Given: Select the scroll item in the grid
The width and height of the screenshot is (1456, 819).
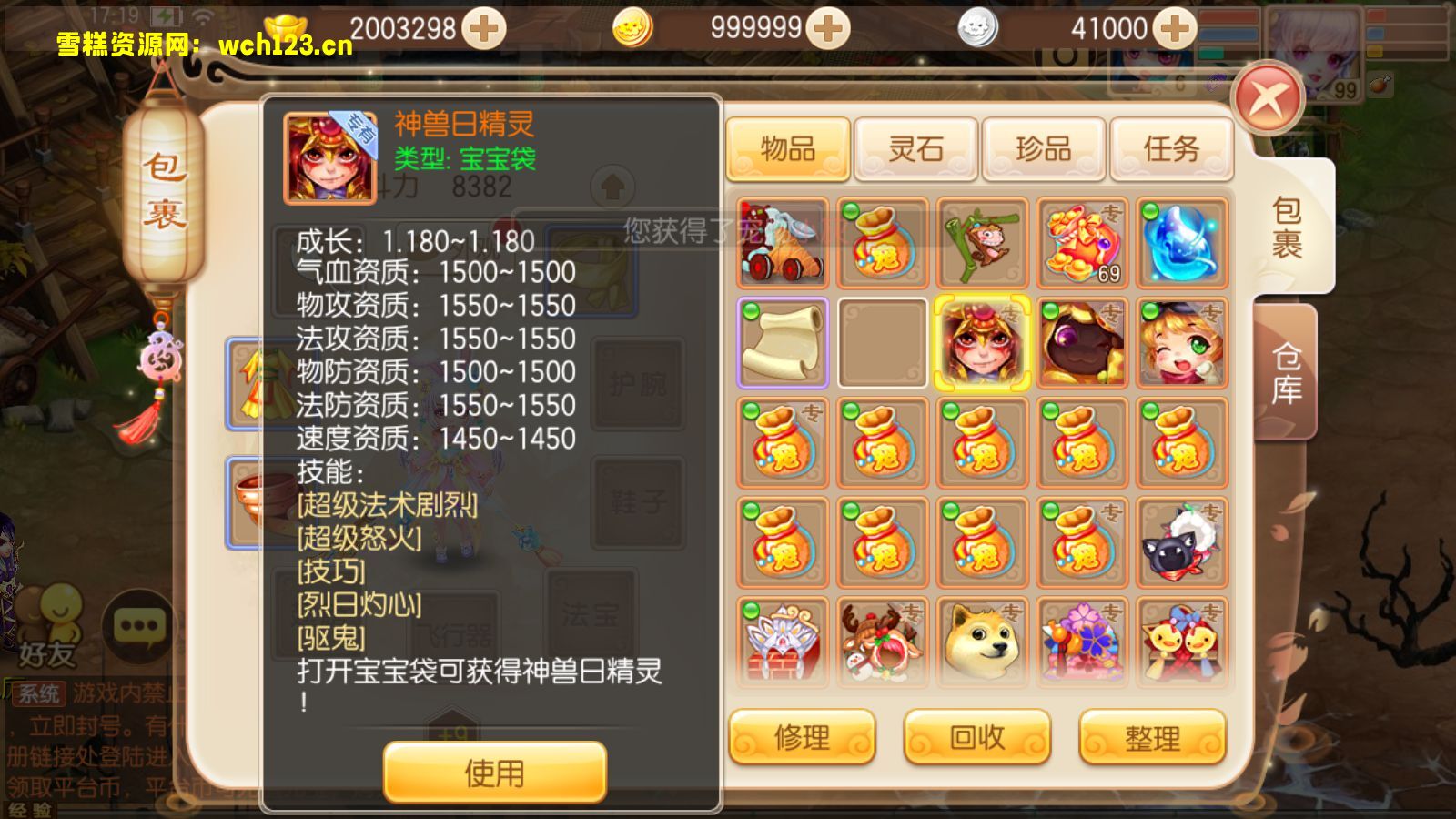Looking at the screenshot, I should (783, 344).
